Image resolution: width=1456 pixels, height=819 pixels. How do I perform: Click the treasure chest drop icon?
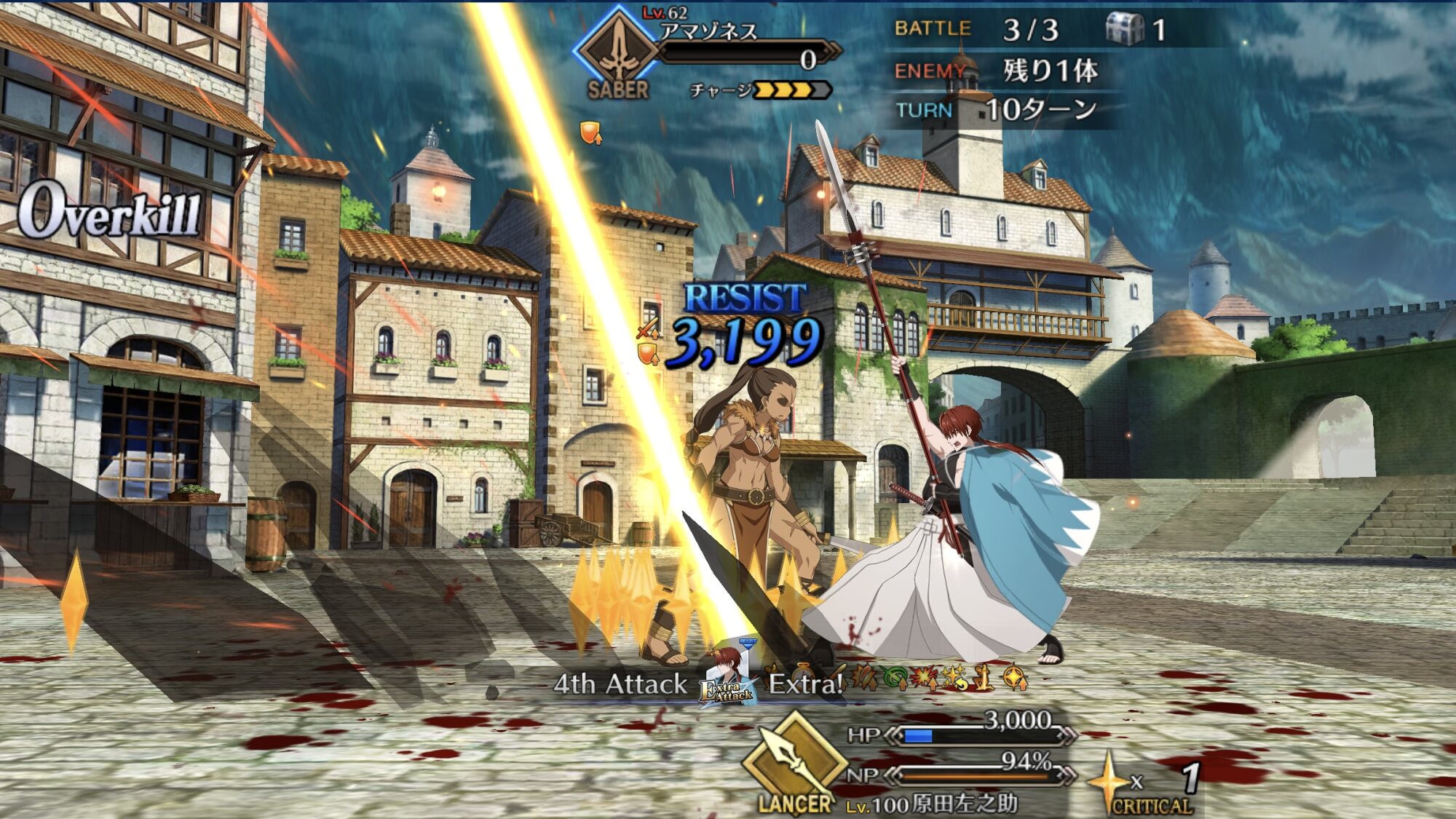click(x=1125, y=29)
